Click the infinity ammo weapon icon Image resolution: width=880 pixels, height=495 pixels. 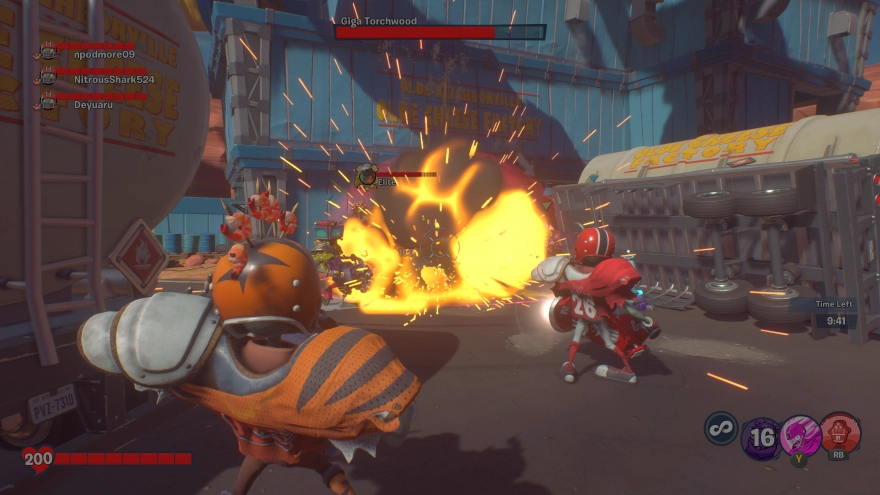(720, 428)
